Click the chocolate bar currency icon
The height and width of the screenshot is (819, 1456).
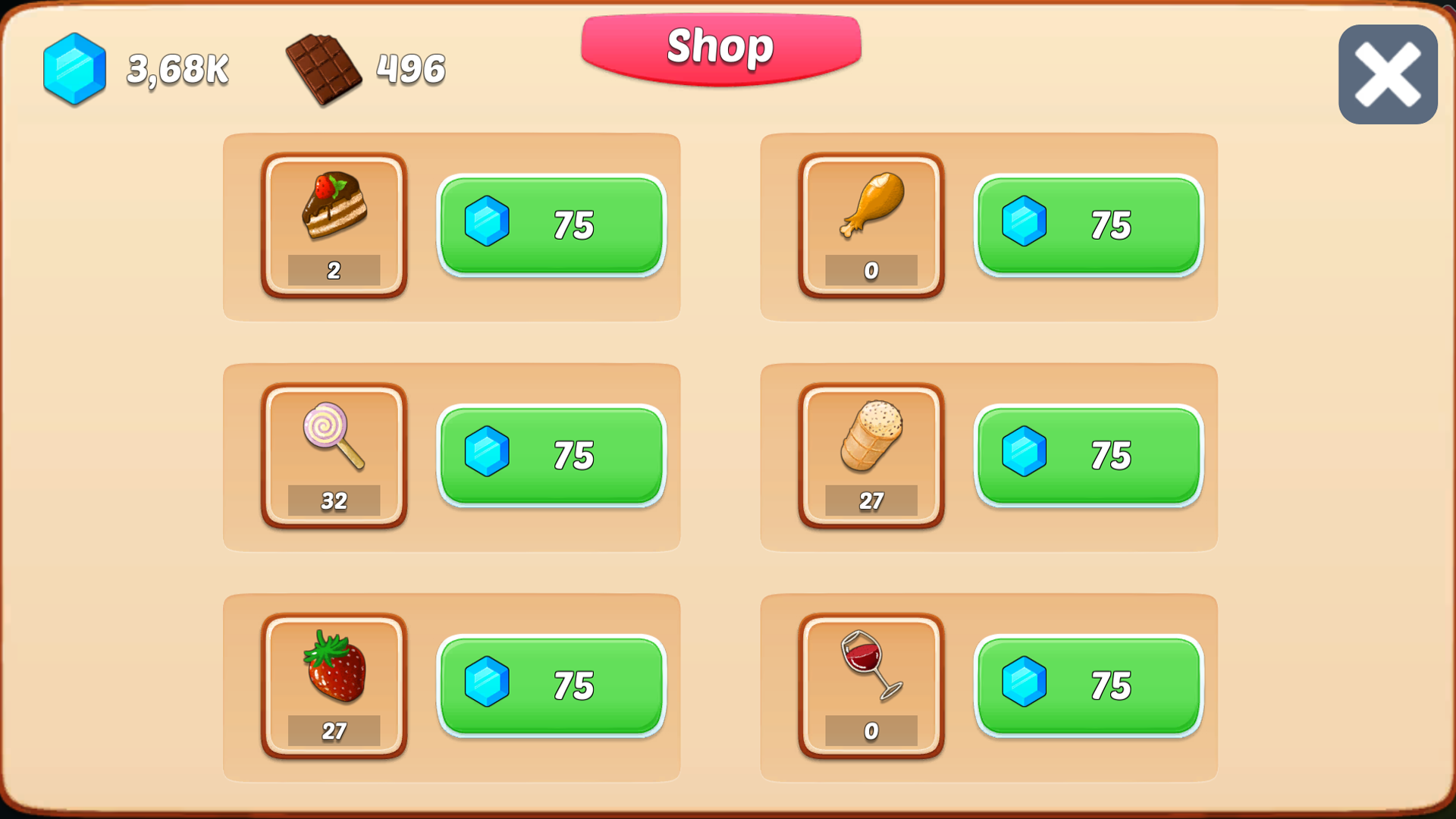pyautogui.click(x=326, y=68)
